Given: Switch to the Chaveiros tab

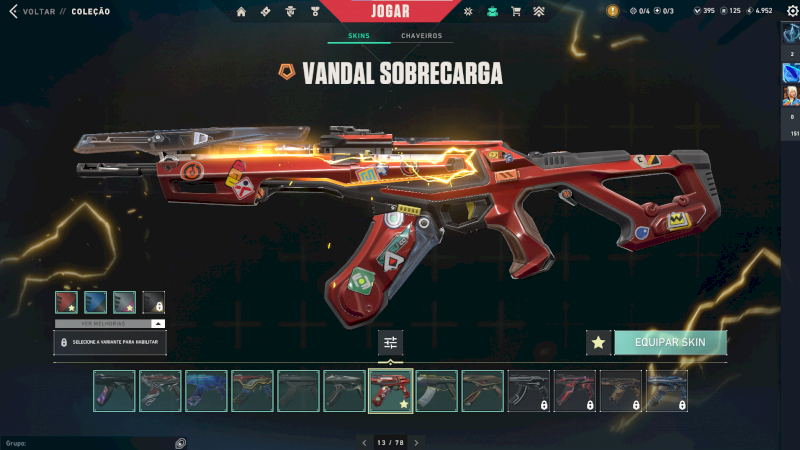Looking at the screenshot, I should (x=421, y=36).
